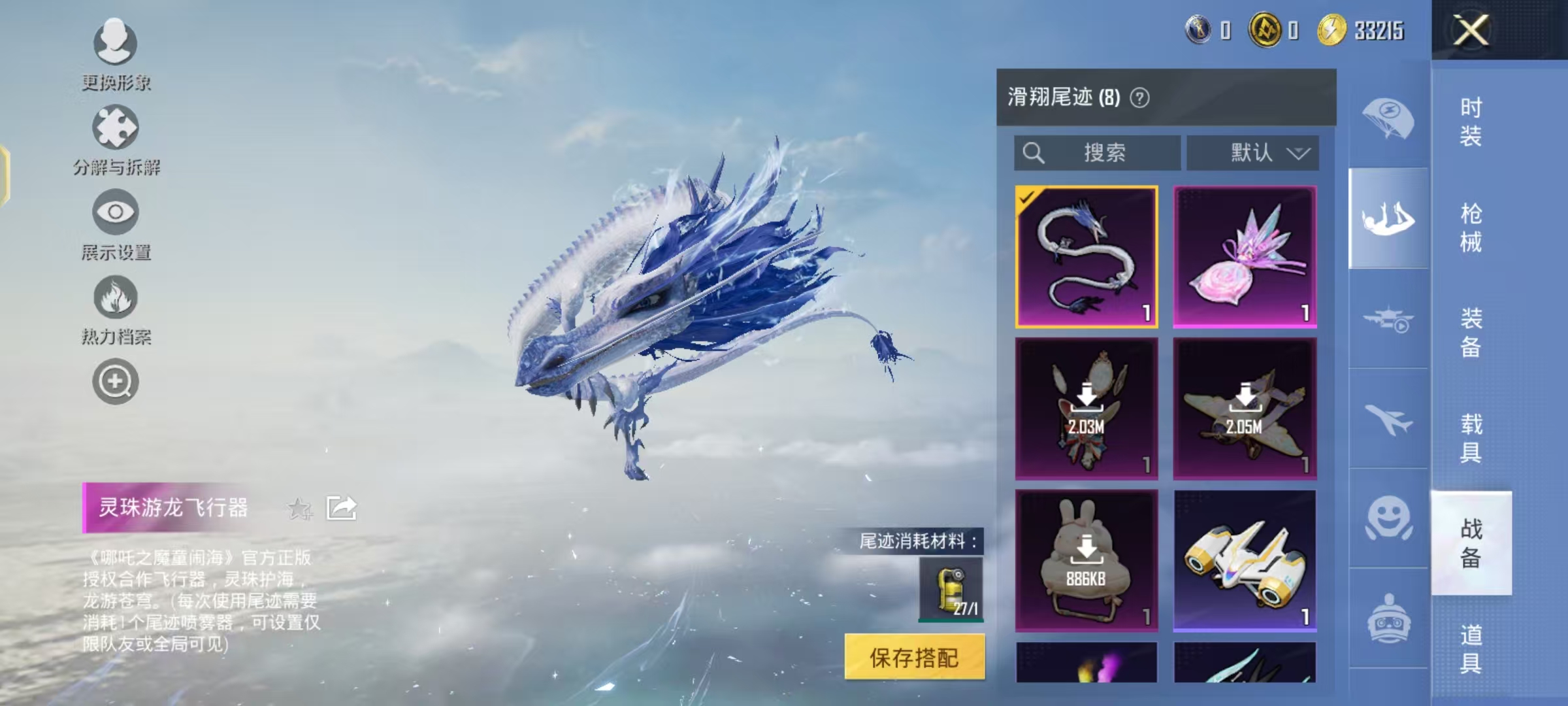Screen dimensions: 1568x706
Task: Expand the 默认 sorting dropdown
Action: (x=1252, y=152)
